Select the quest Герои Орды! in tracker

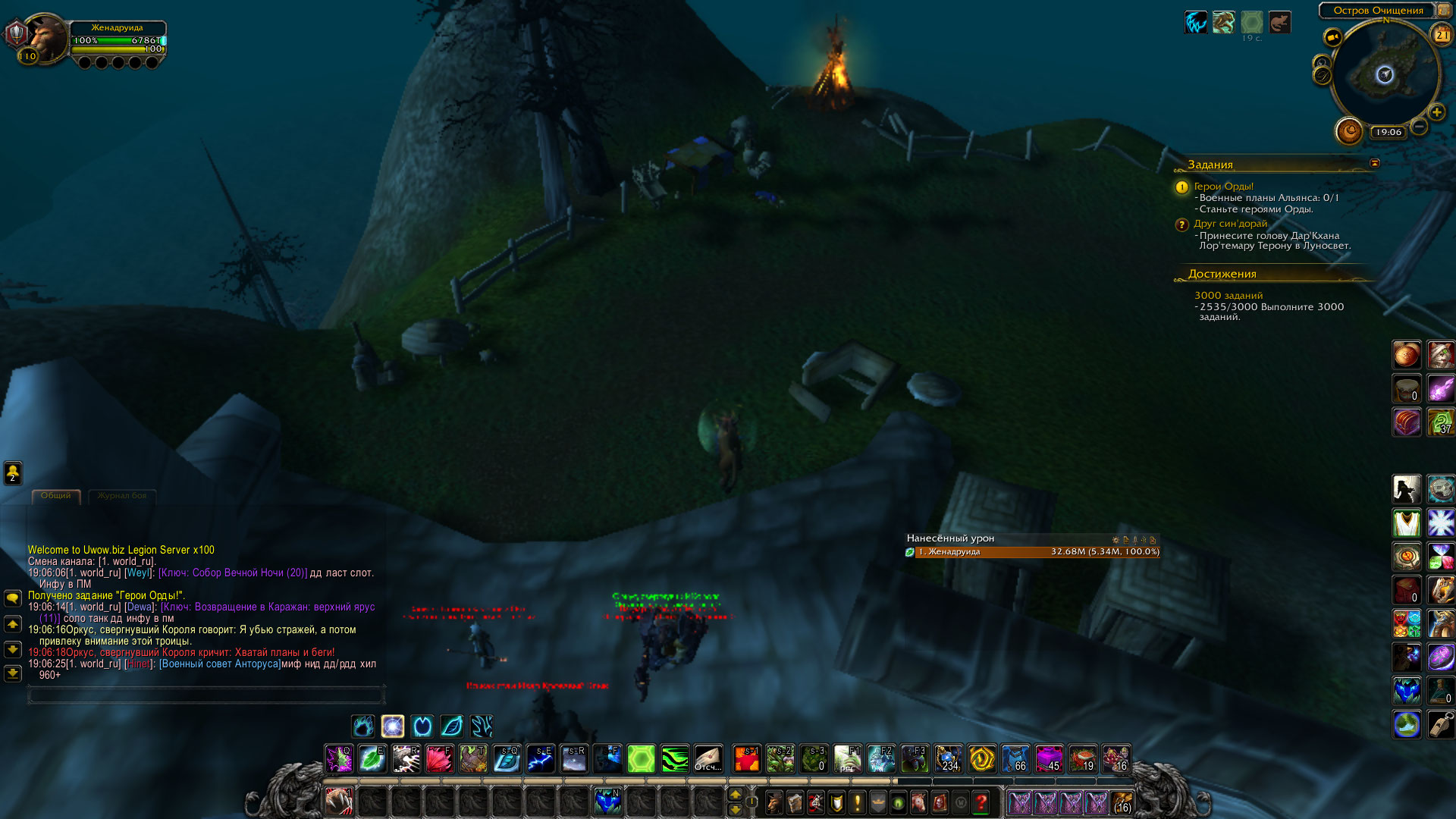1223,187
